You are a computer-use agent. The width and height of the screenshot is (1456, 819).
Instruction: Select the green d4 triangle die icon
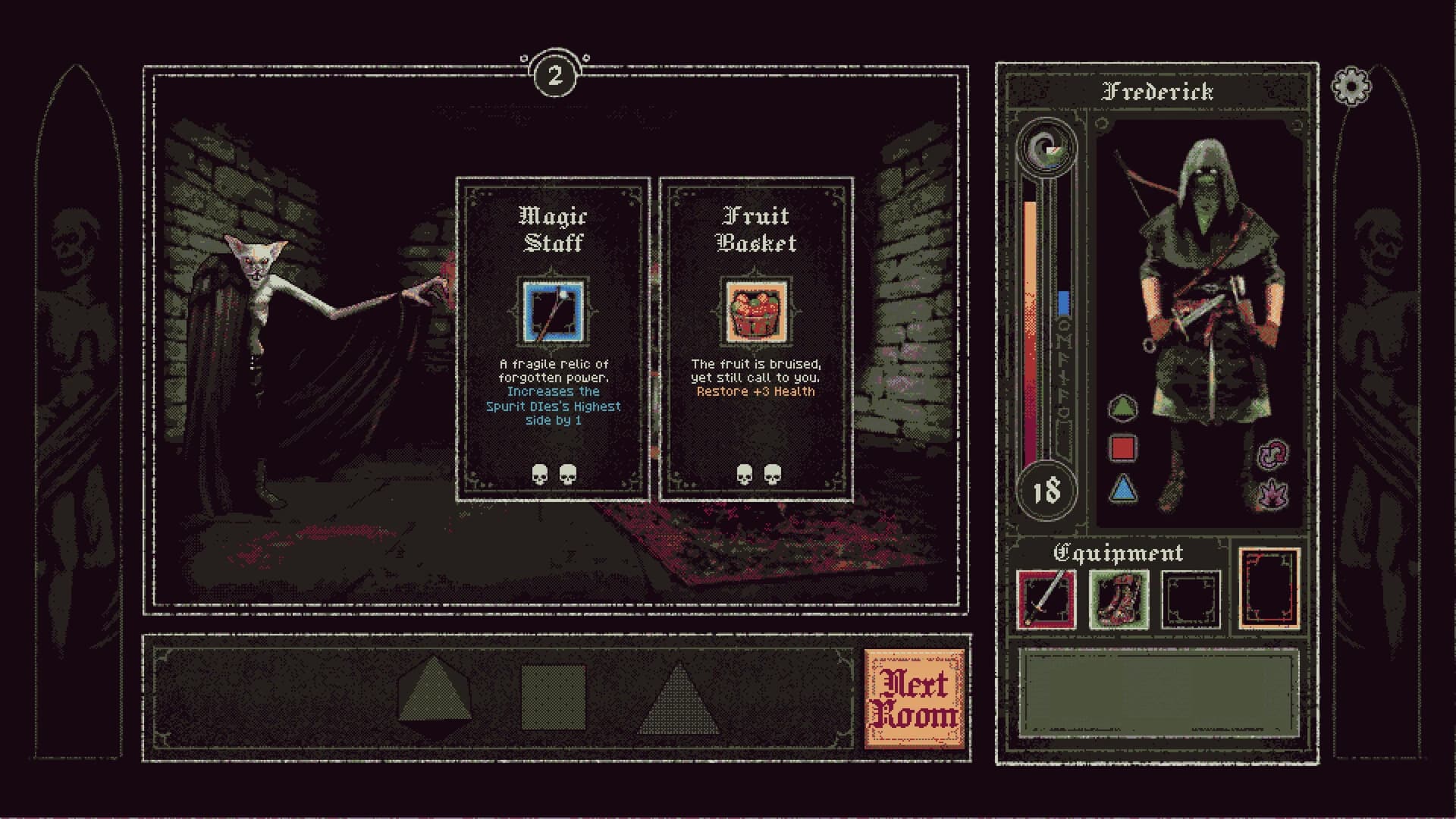tap(1125, 408)
